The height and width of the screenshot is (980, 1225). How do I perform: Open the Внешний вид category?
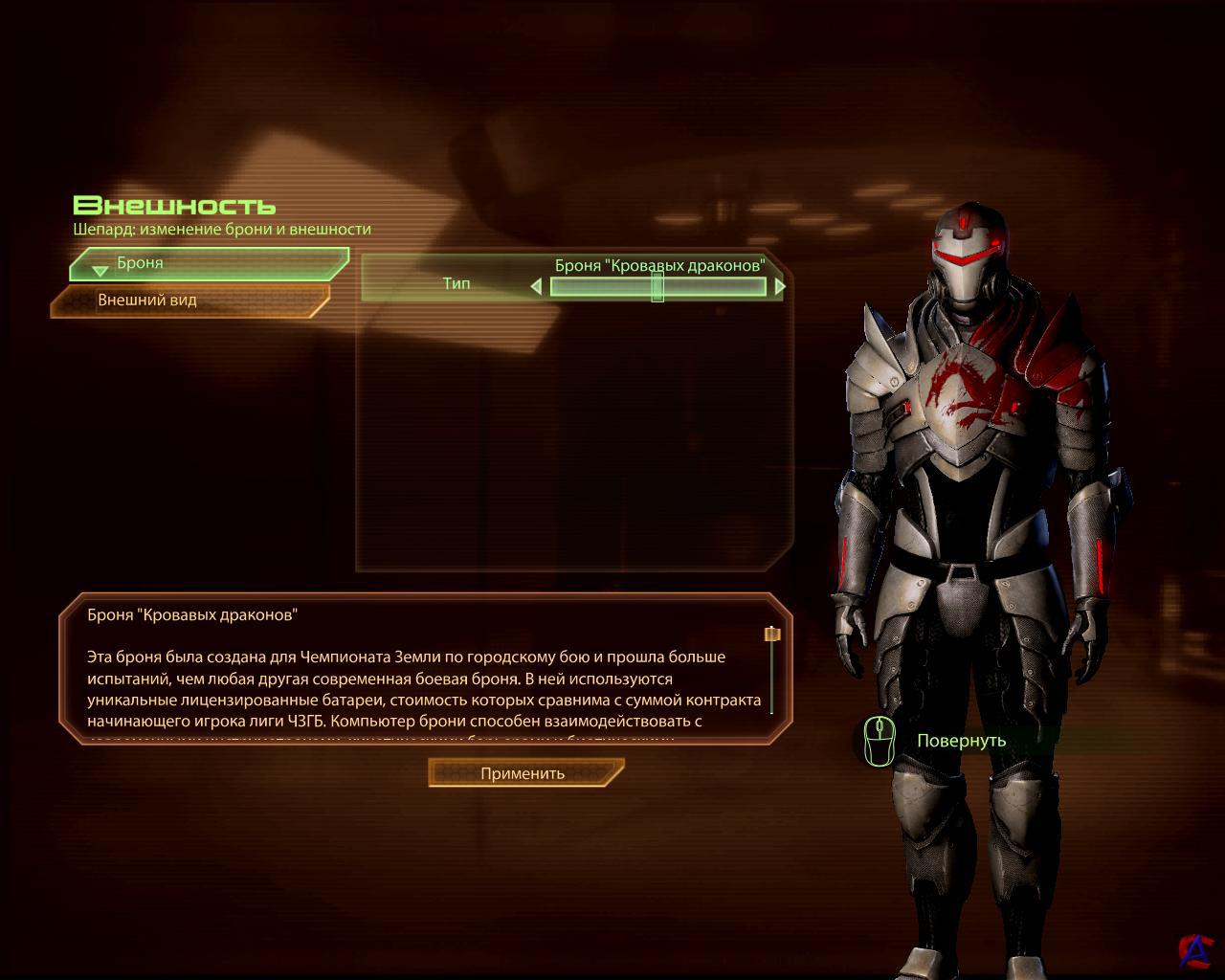click(x=189, y=301)
